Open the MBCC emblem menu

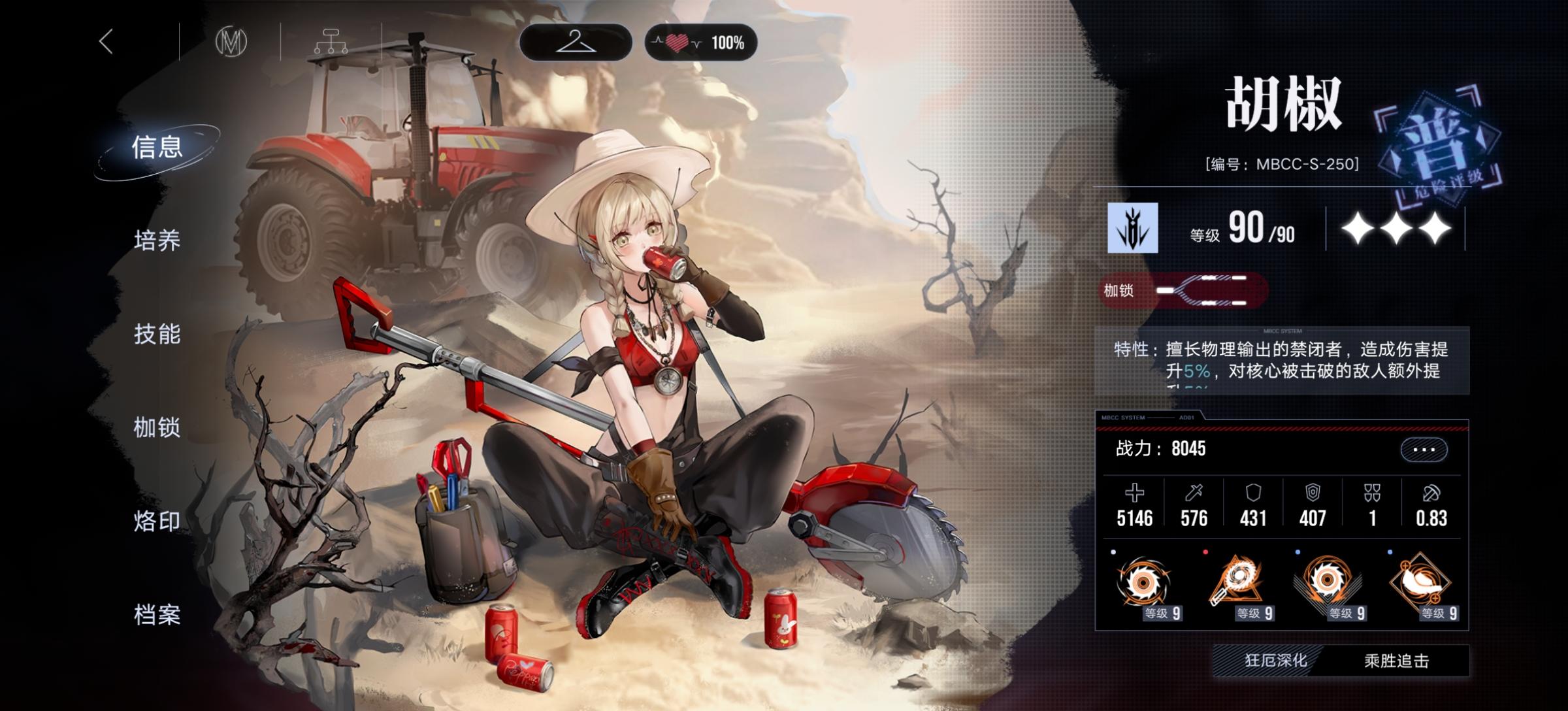[x=233, y=42]
